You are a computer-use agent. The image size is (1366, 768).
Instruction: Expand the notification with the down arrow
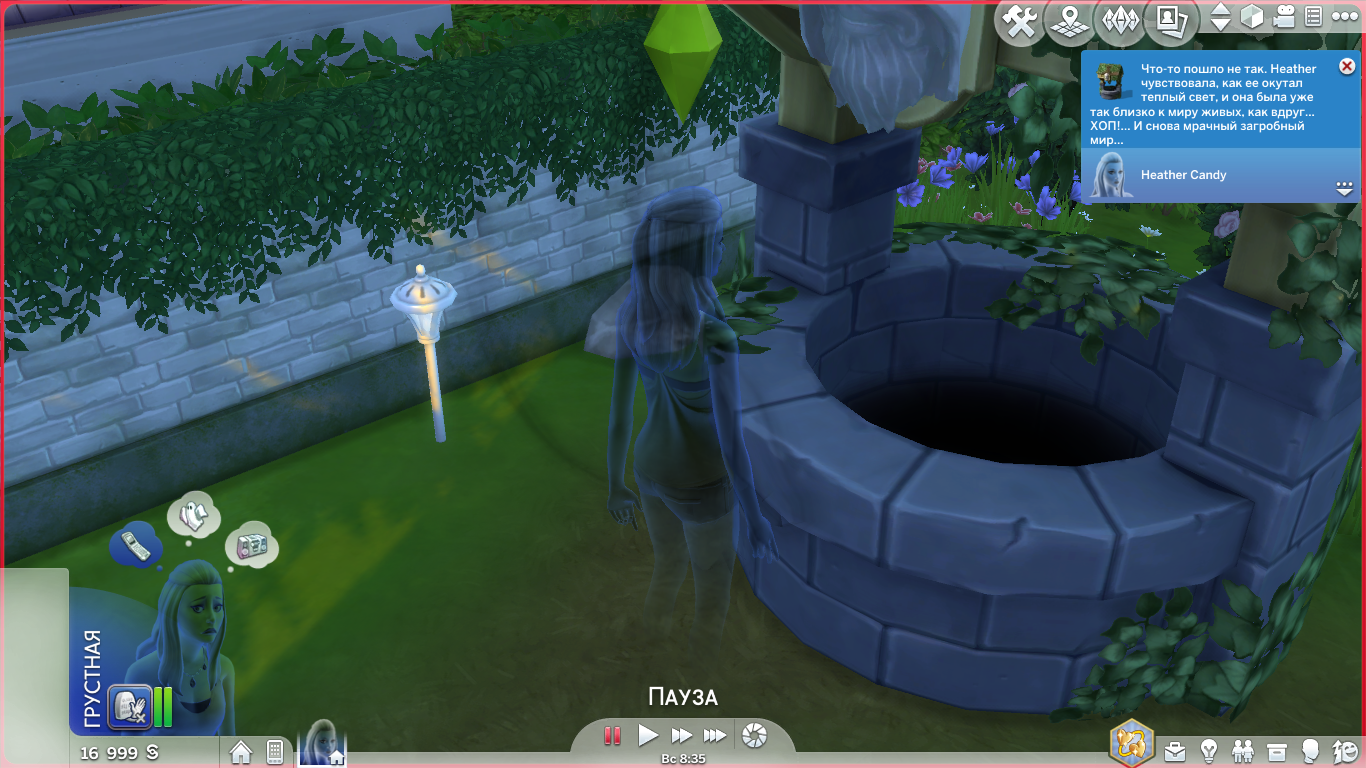pyautogui.click(x=1344, y=188)
